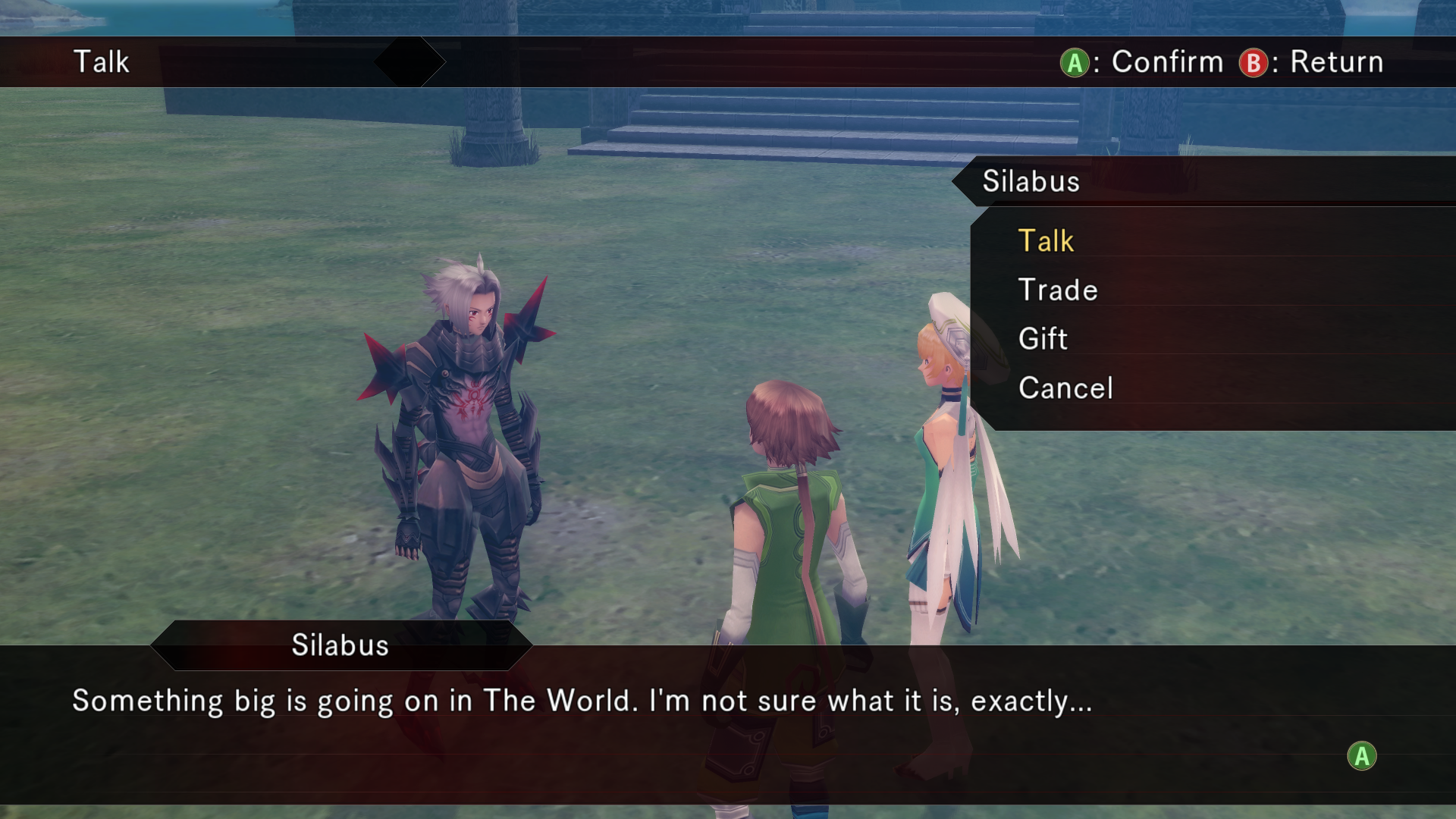
Task: Pick the Gift menu entry
Action: (x=1043, y=339)
